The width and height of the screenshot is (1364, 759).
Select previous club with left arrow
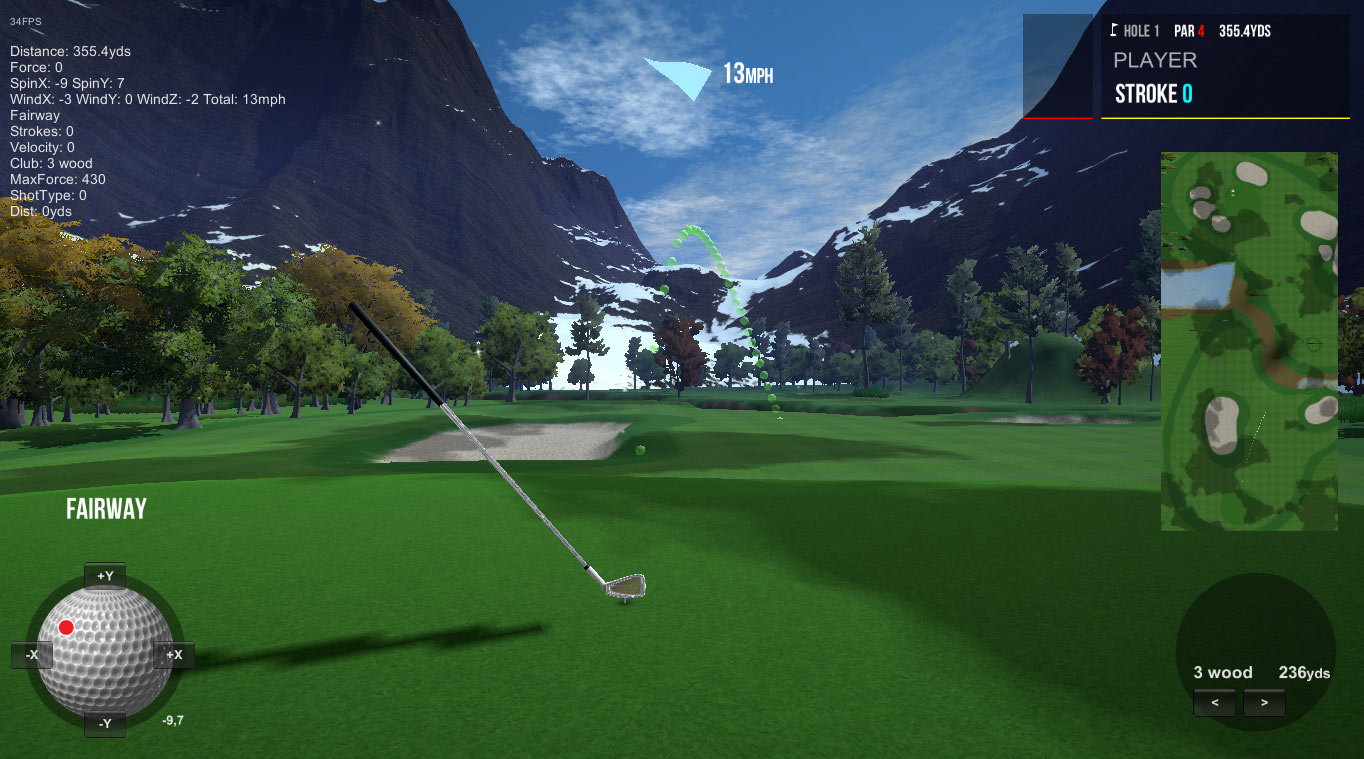click(1215, 703)
